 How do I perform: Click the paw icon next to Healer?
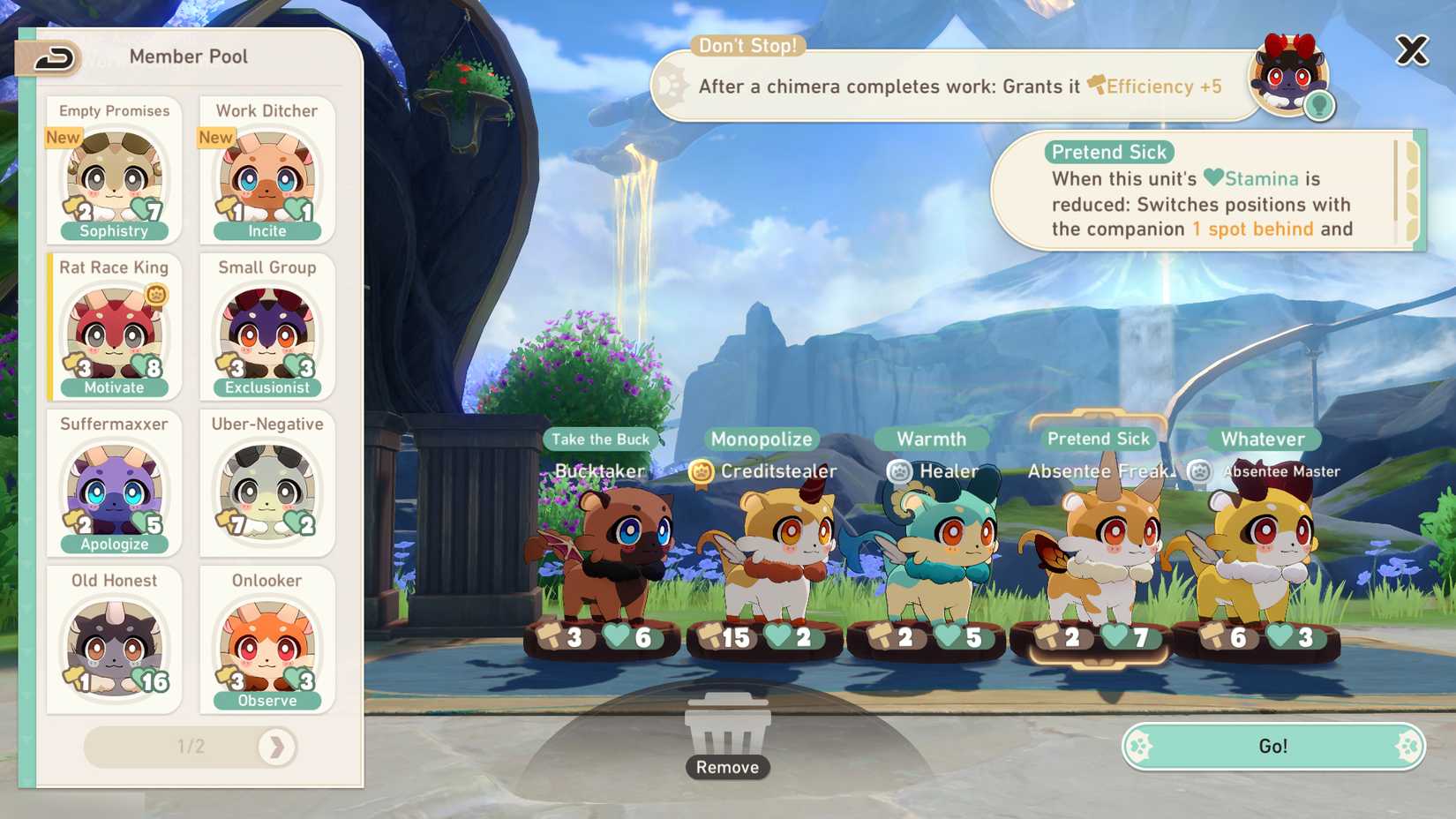[x=901, y=472]
